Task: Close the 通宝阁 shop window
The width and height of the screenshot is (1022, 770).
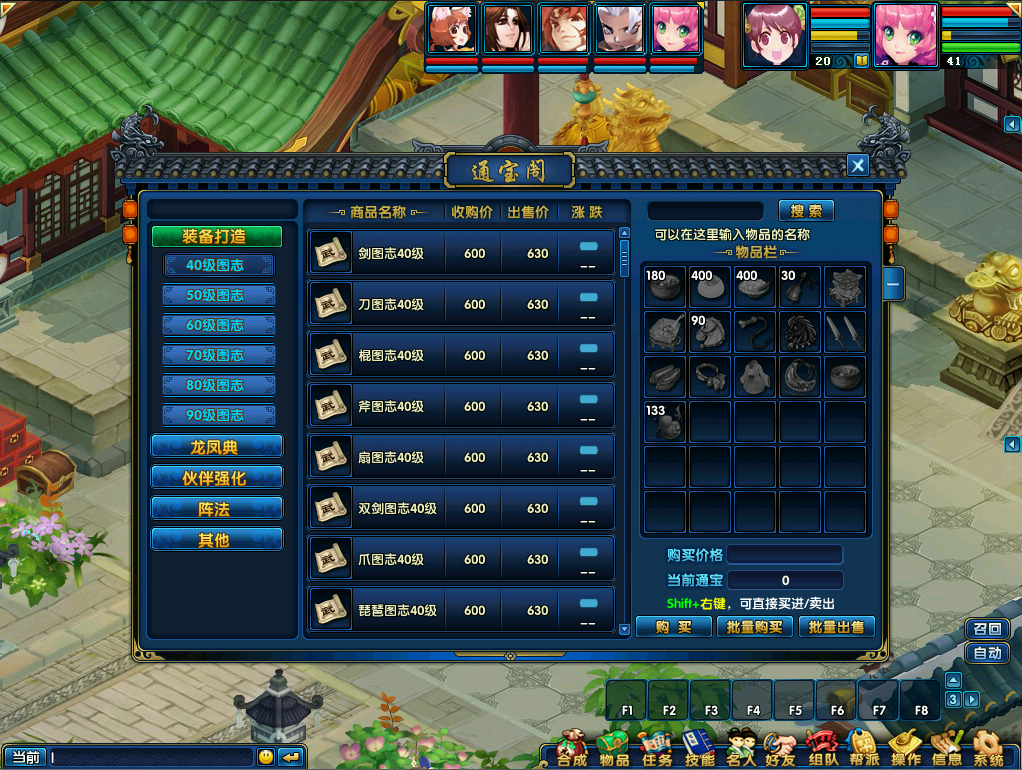Action: click(857, 166)
